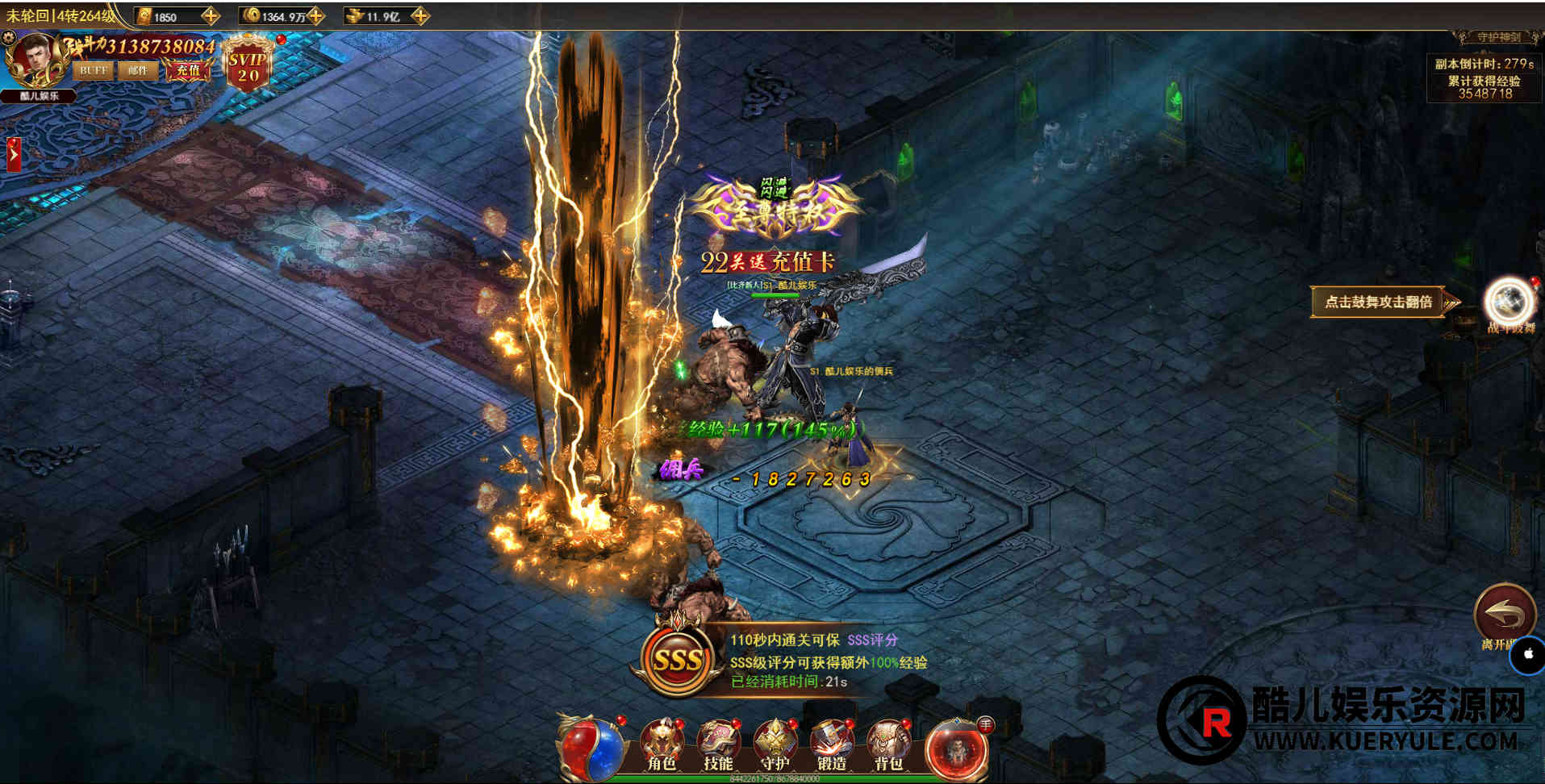Open the 邮件 mail button
Image resolution: width=1545 pixels, height=784 pixels.
pyautogui.click(x=138, y=71)
